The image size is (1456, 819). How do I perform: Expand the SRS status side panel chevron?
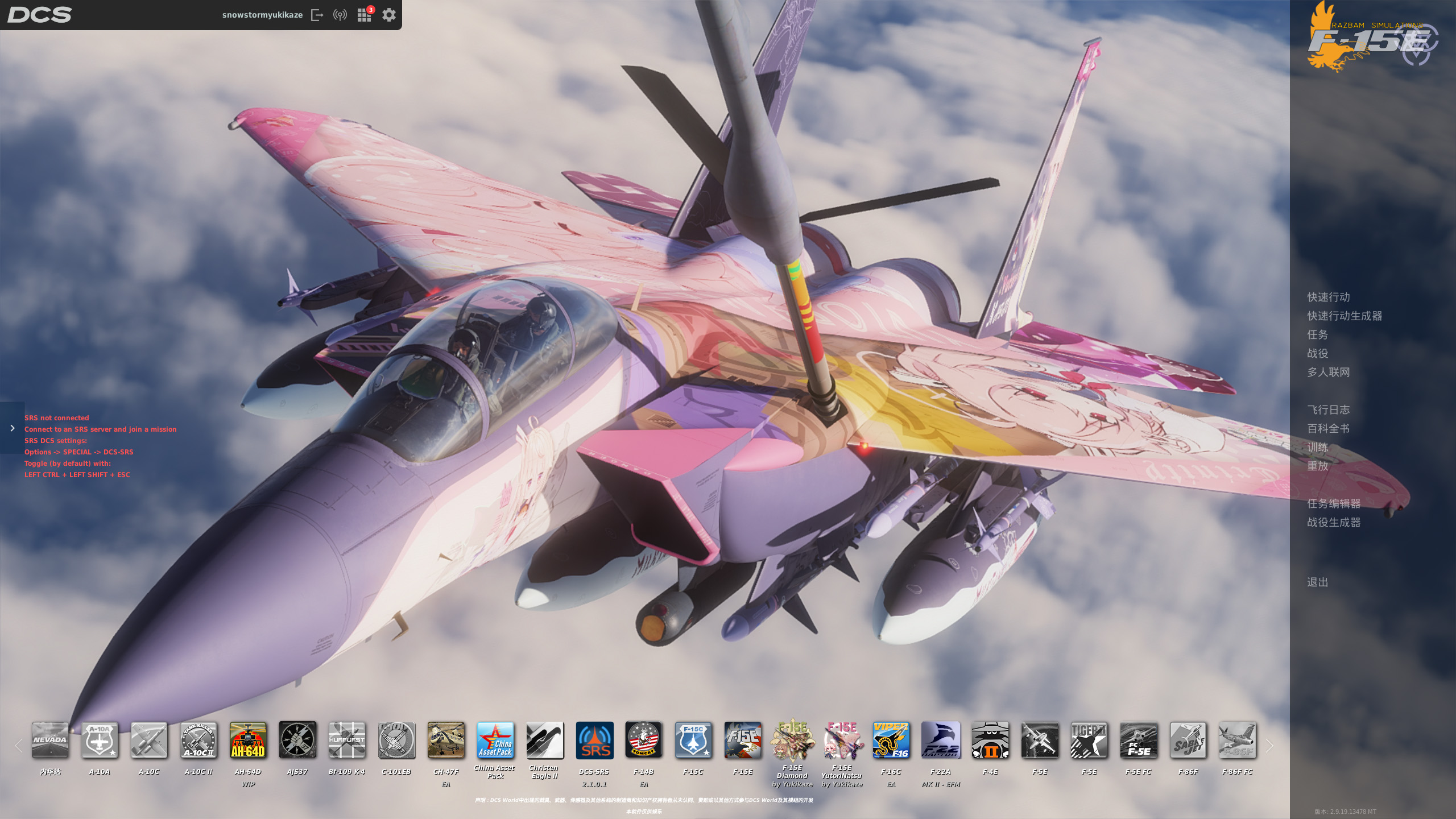coord(13,428)
